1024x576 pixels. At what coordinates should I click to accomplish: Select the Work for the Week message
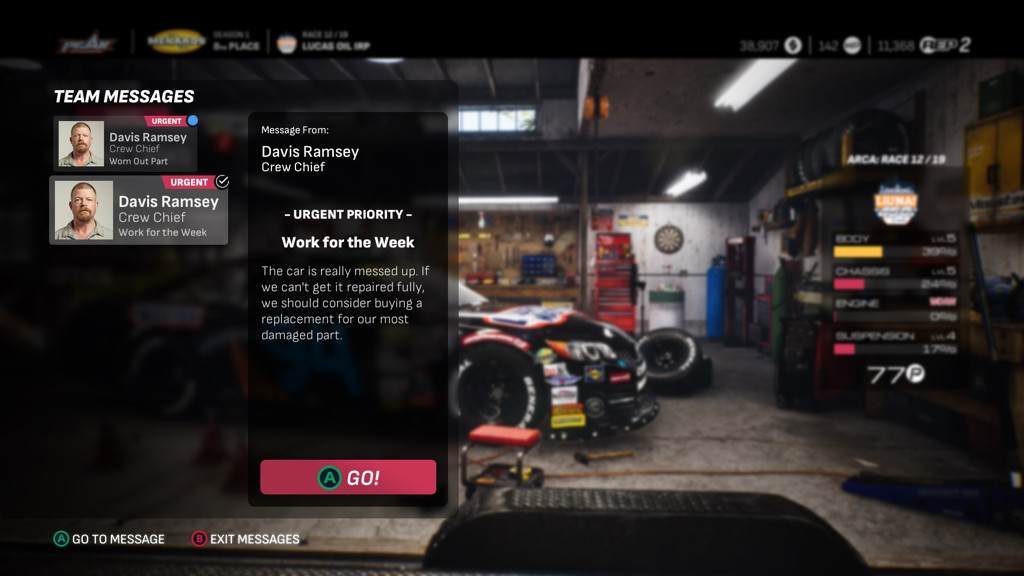[139, 211]
